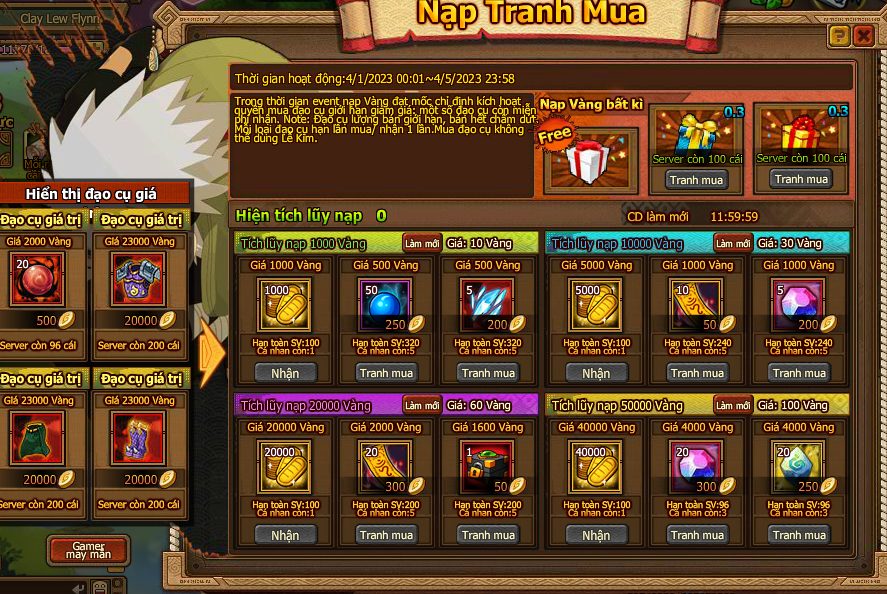Refresh the 1000 Vàng tier with Làm mới
Viewport: 887px width, 594px height.
coord(422,243)
